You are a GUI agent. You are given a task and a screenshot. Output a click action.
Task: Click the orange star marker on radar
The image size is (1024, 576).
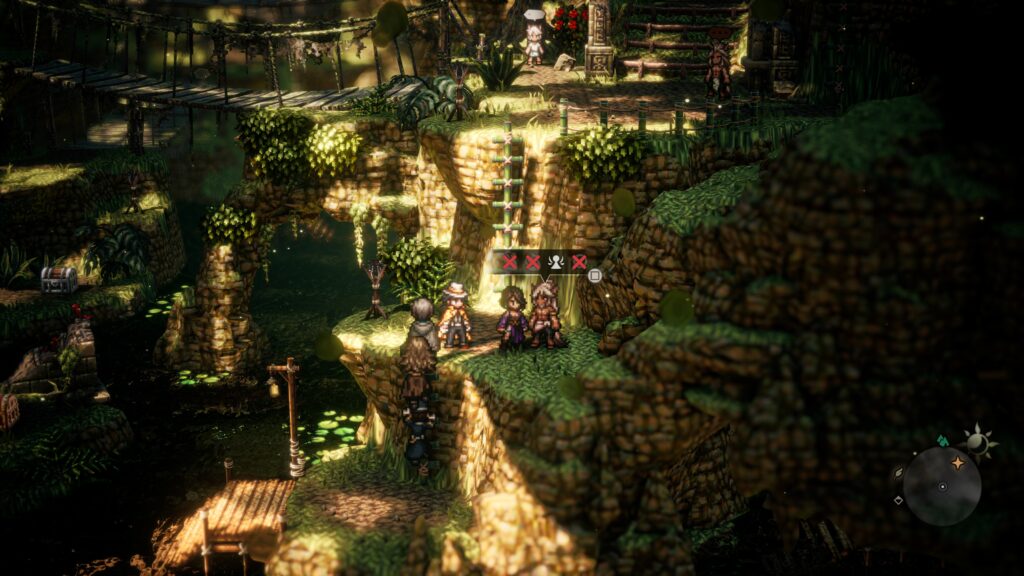[x=957, y=463]
